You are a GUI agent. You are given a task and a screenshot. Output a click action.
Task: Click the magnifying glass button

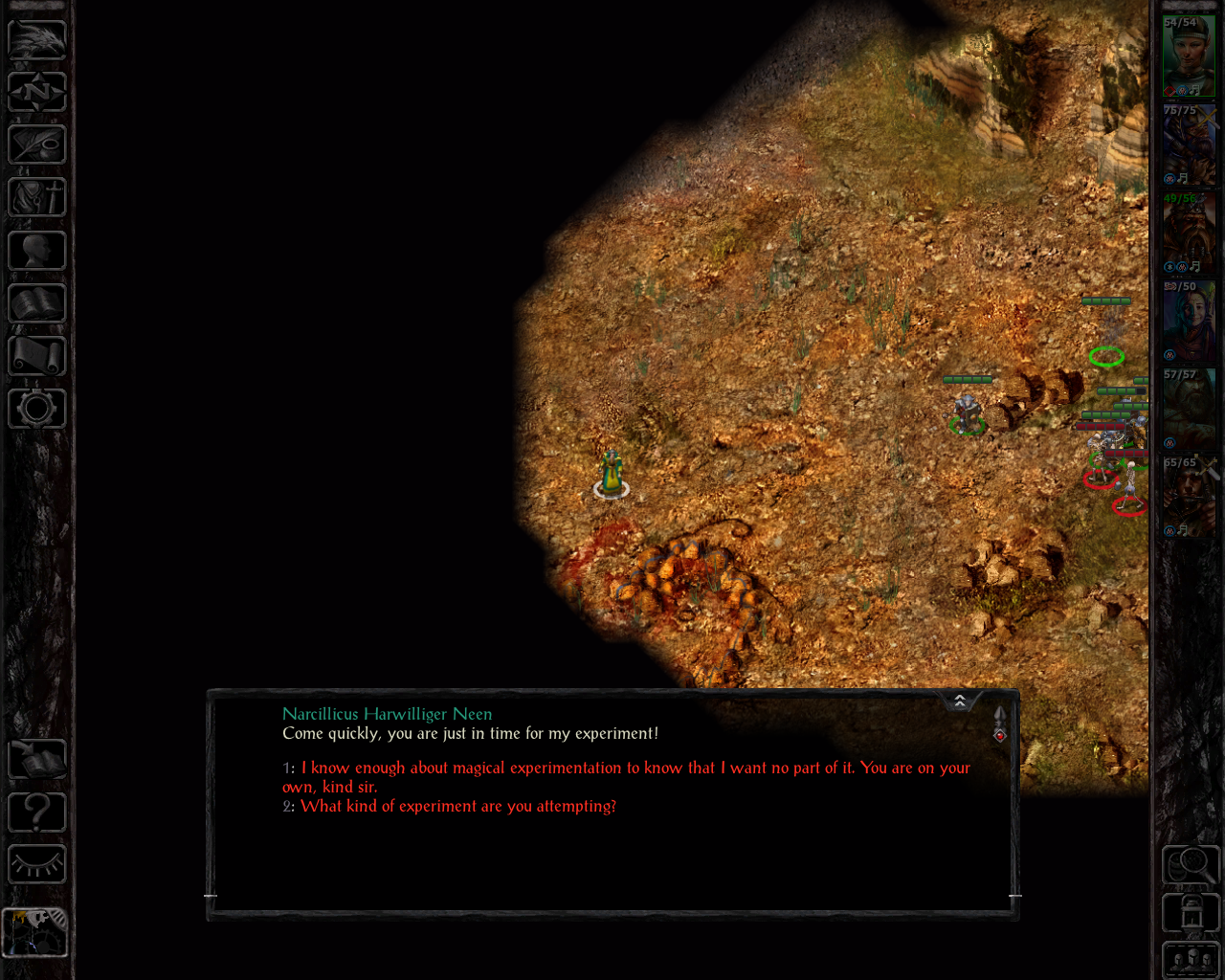(x=1191, y=865)
